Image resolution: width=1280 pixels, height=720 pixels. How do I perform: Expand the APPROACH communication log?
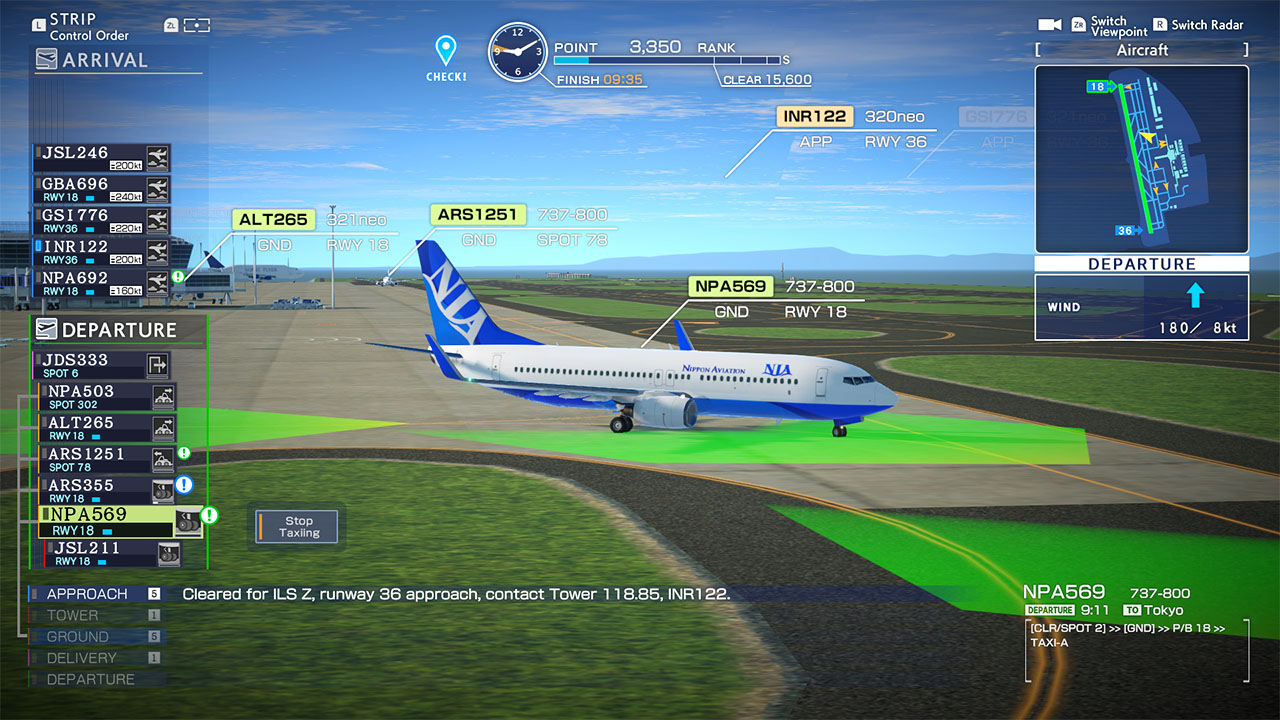(x=90, y=593)
